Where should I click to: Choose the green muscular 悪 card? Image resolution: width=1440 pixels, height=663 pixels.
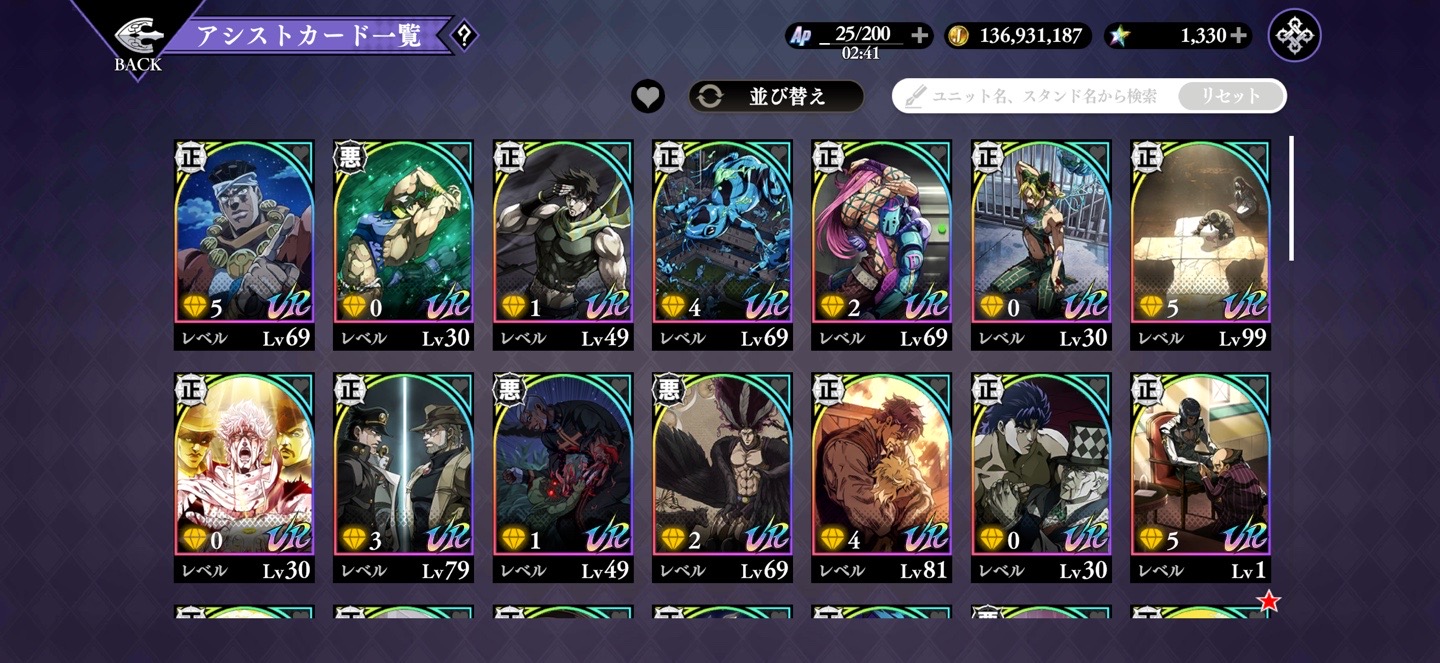click(x=403, y=240)
